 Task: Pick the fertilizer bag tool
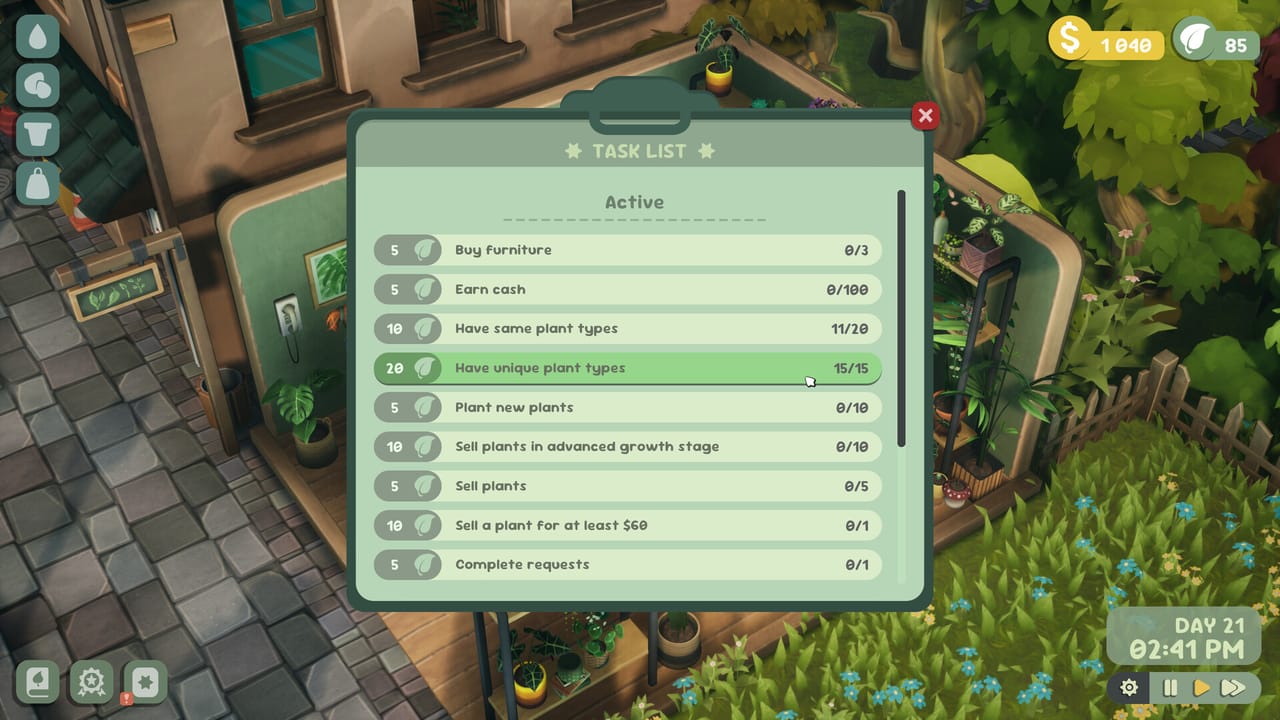pos(37,180)
